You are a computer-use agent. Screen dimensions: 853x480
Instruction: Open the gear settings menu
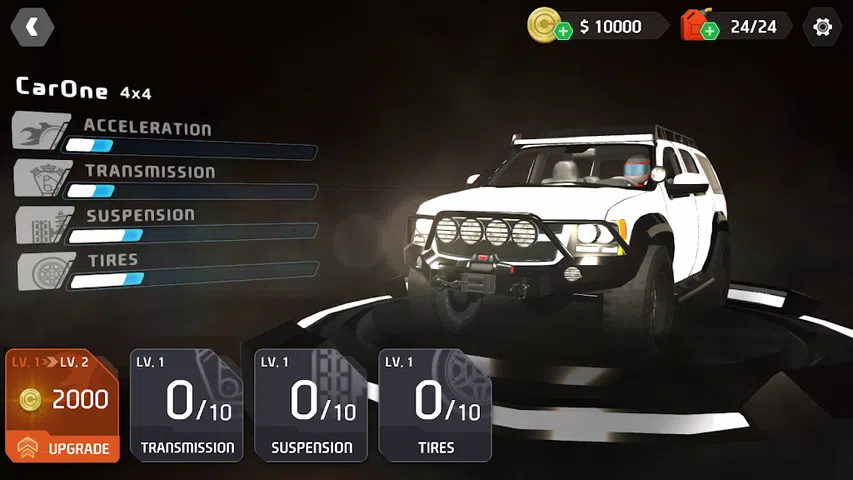(822, 27)
